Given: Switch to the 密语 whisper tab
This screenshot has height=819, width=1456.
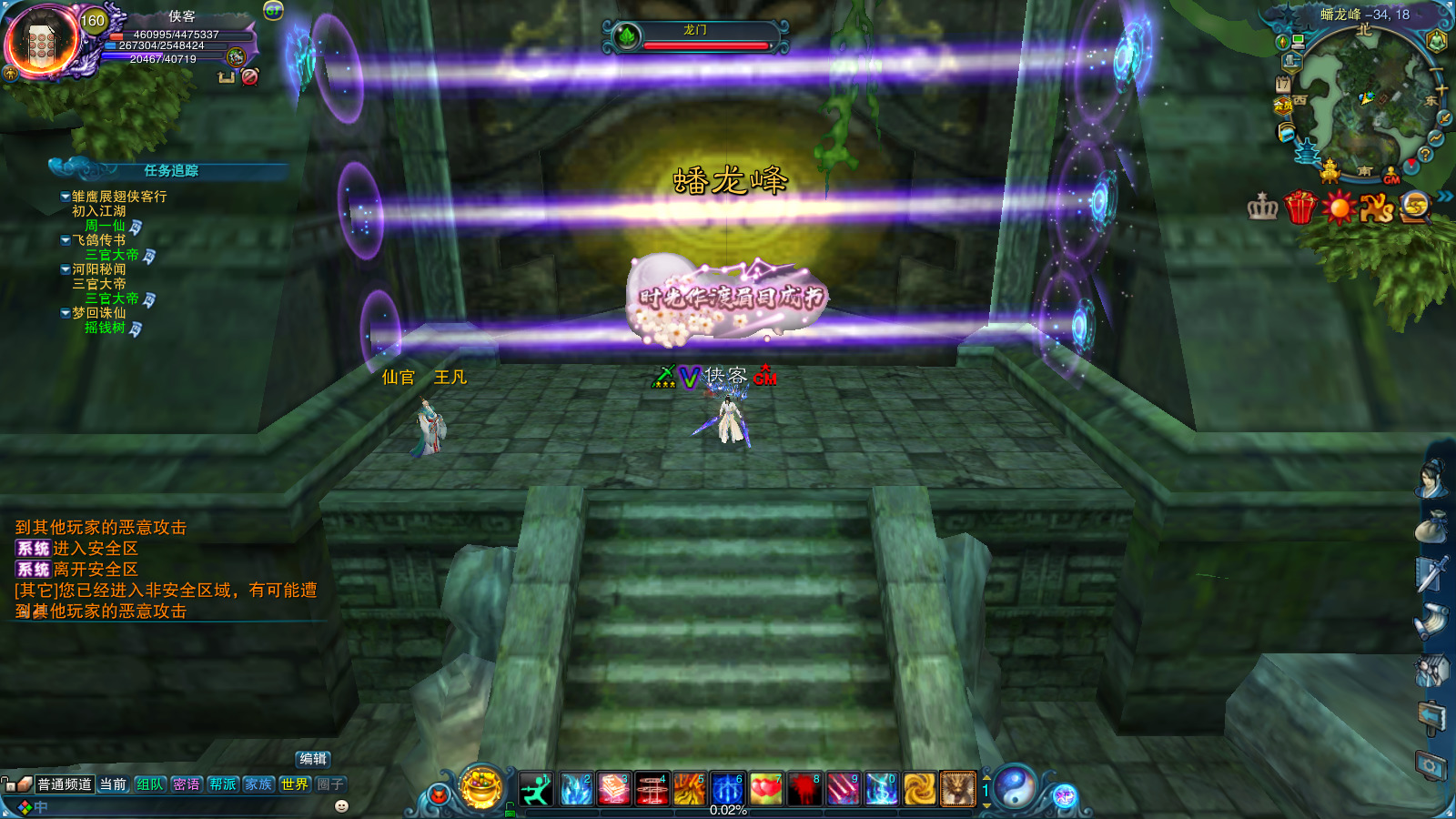Looking at the screenshot, I should (187, 784).
